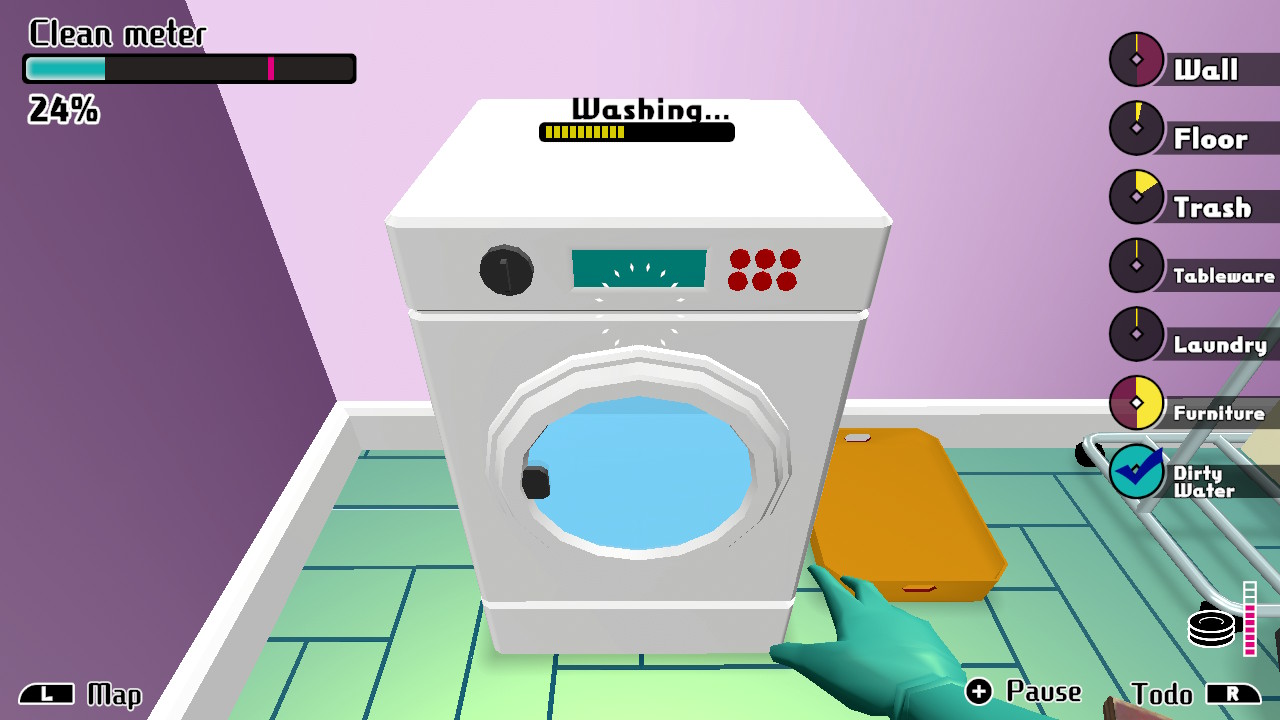1280x720 pixels.
Task: Select the Tableware gauge icon
Action: pos(1136,265)
